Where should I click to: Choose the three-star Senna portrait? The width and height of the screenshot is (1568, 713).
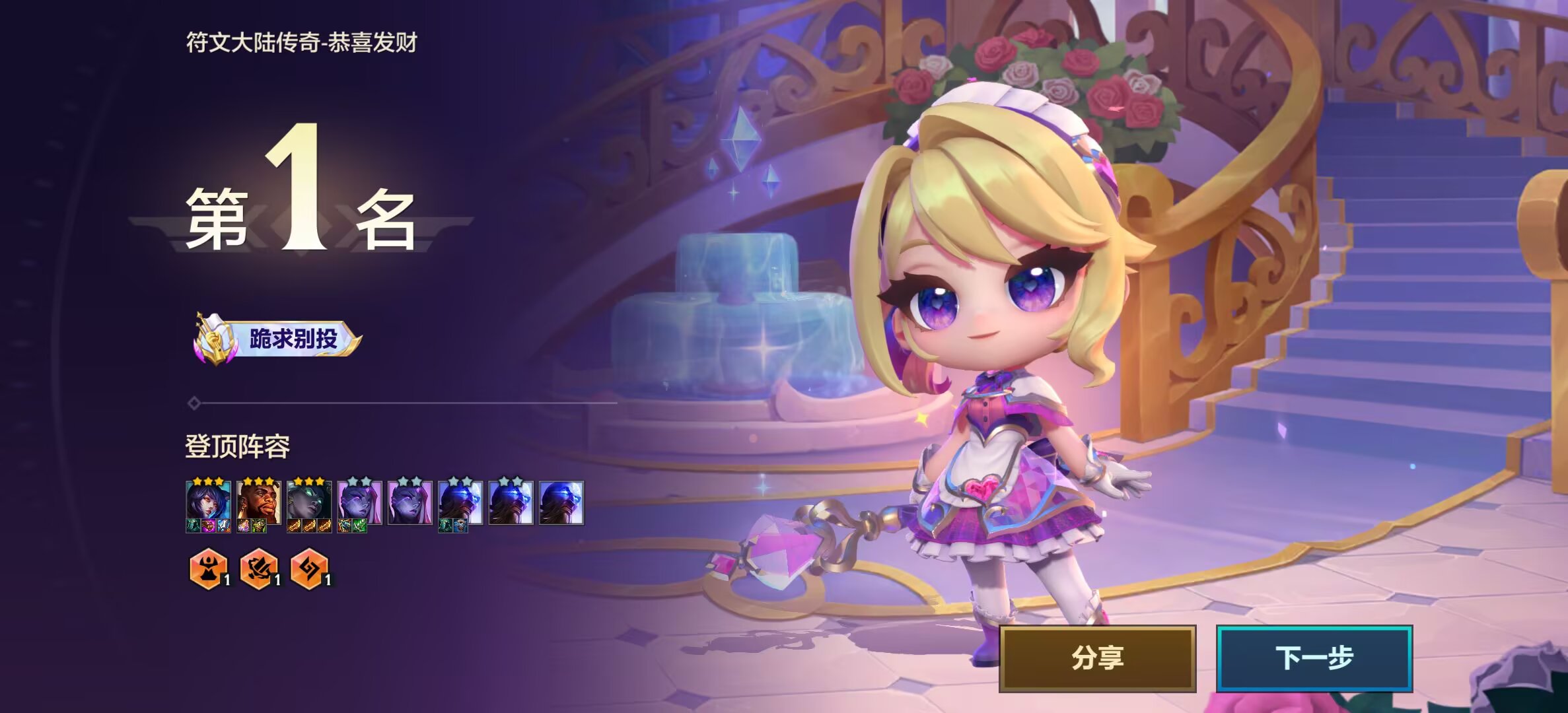coord(309,503)
